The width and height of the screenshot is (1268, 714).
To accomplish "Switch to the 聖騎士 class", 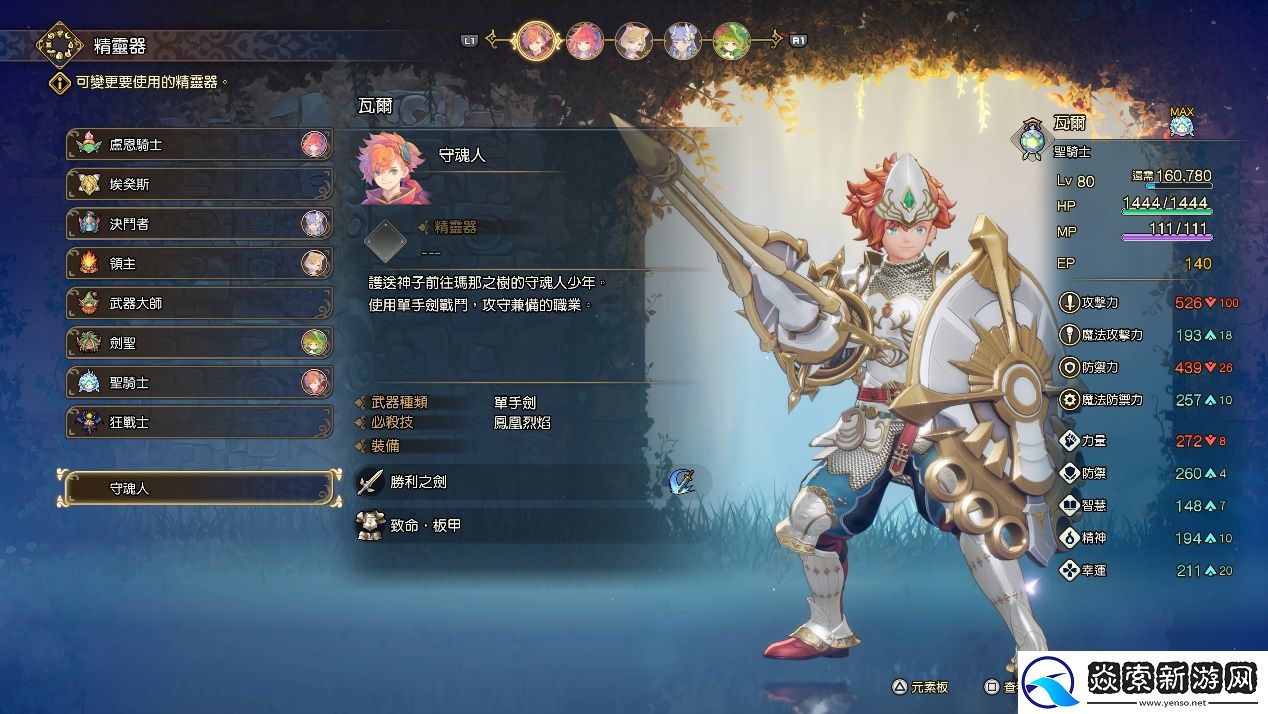I will [x=198, y=383].
